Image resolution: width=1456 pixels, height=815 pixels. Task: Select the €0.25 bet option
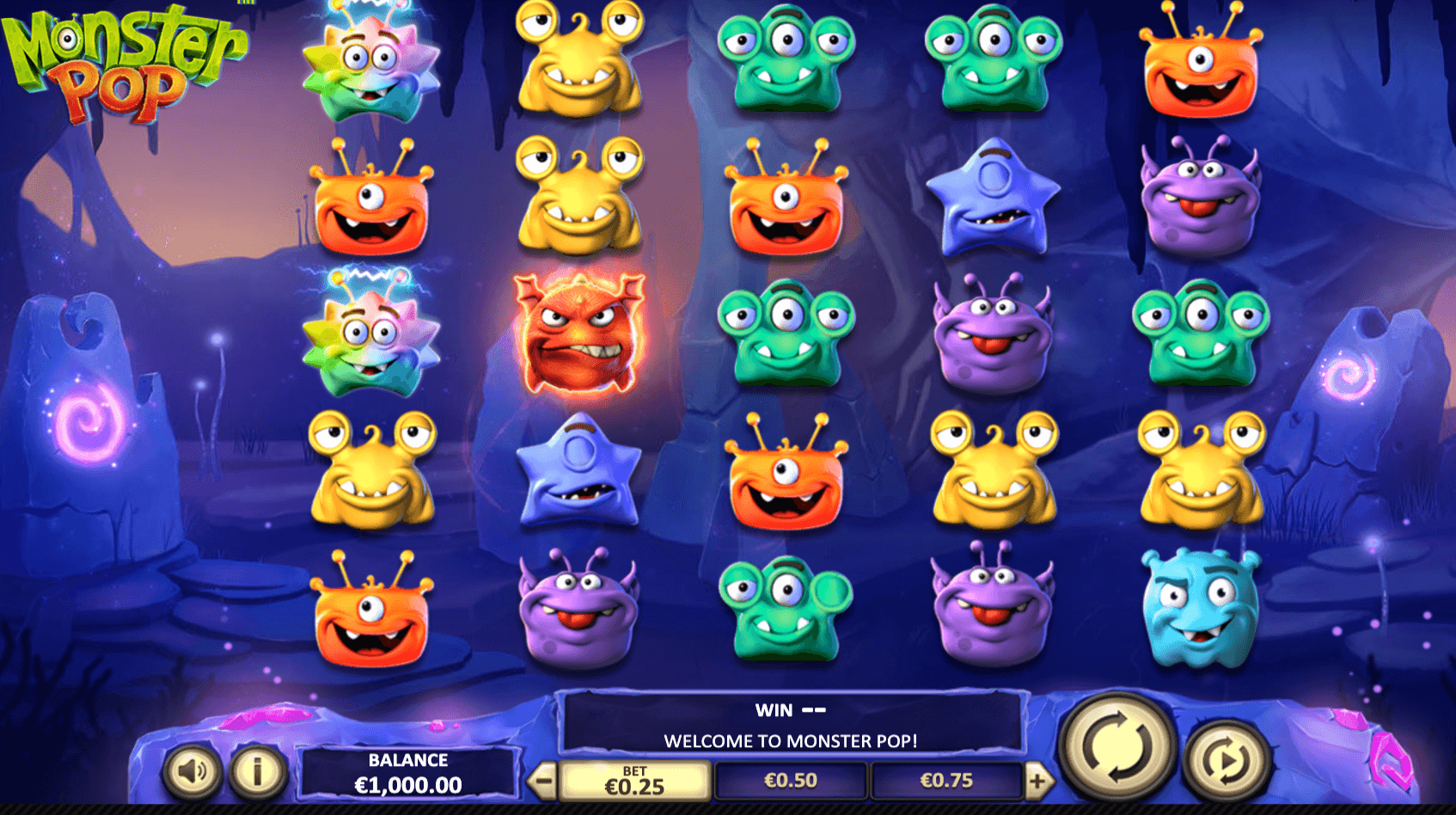tap(634, 781)
